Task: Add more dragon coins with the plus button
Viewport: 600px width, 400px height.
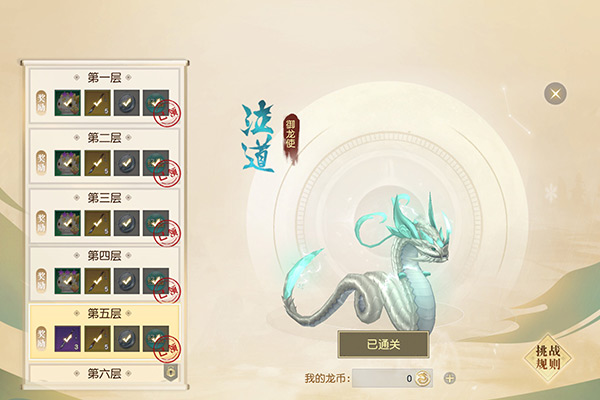Action: [449, 379]
